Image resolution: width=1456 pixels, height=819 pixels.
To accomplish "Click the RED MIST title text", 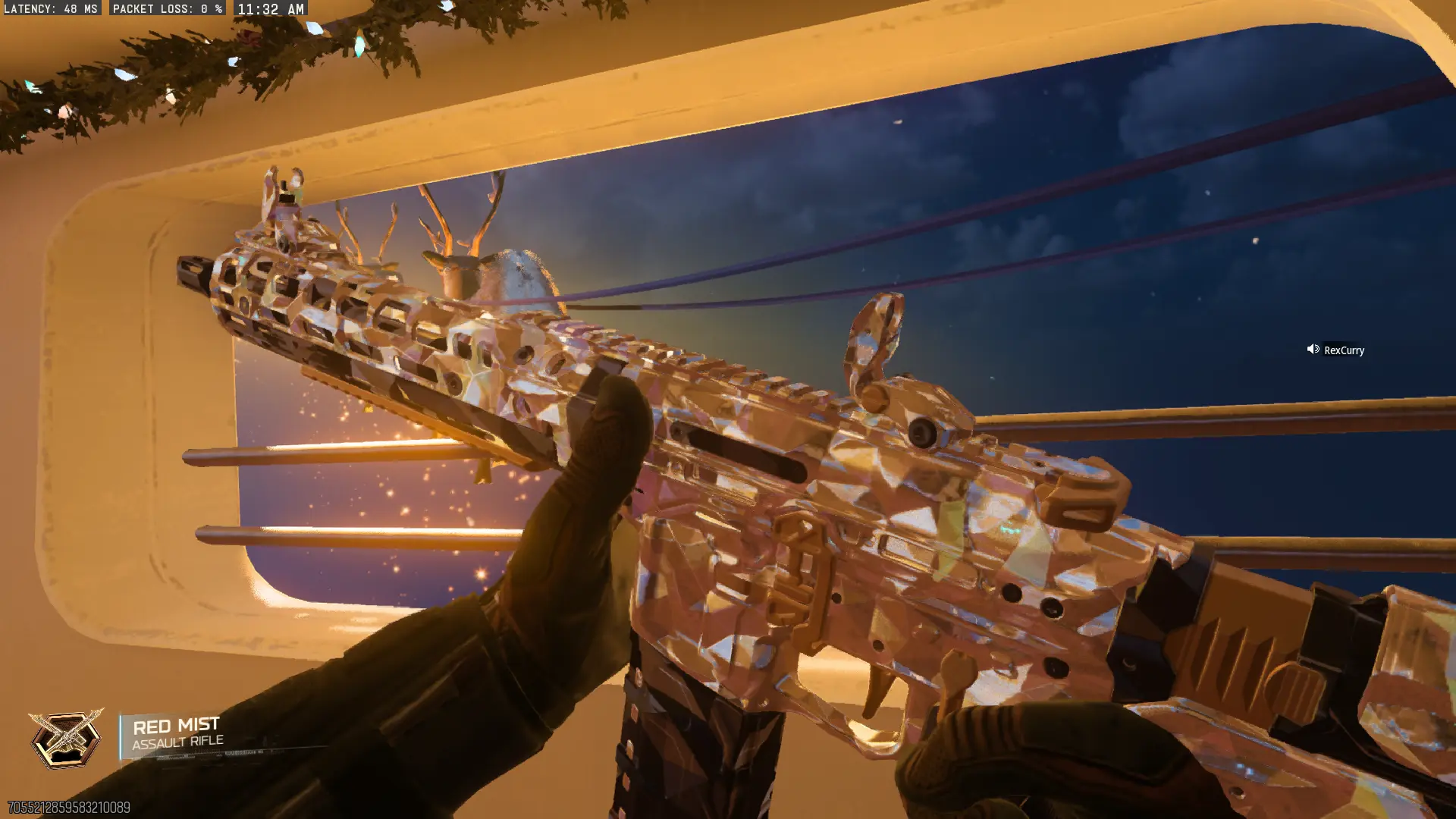I will click(176, 724).
